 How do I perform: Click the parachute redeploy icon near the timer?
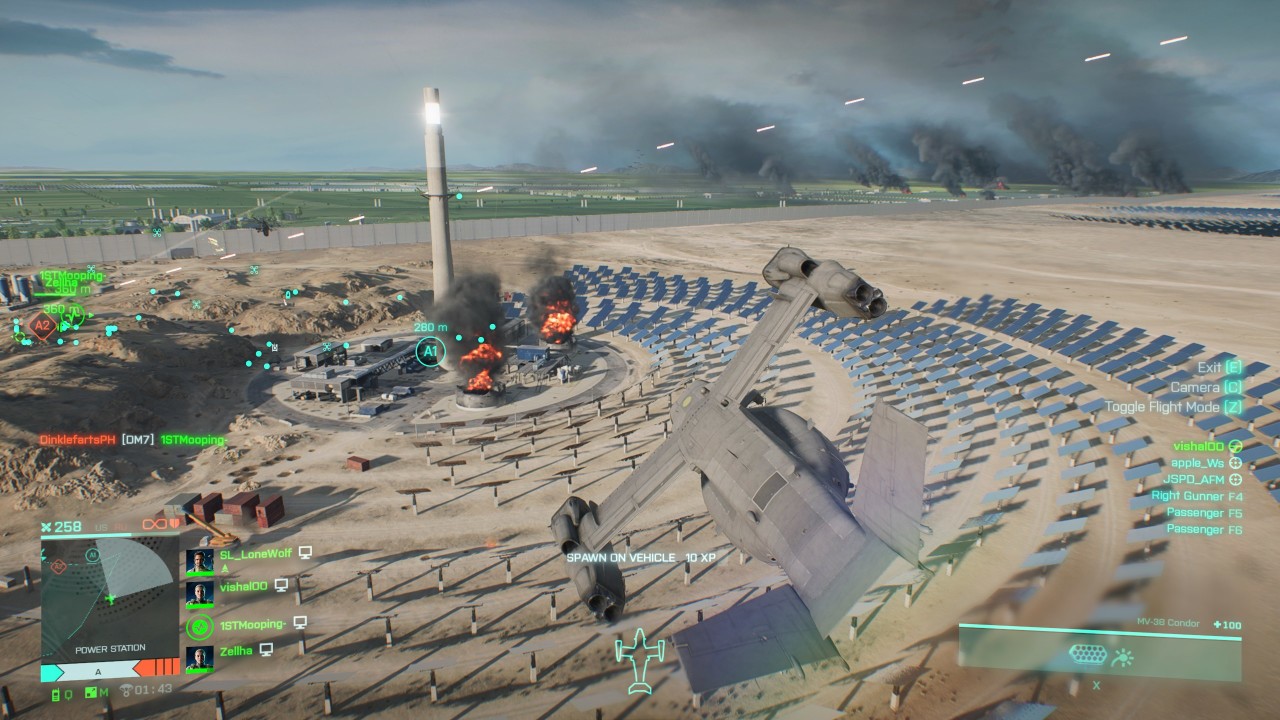pos(128,690)
